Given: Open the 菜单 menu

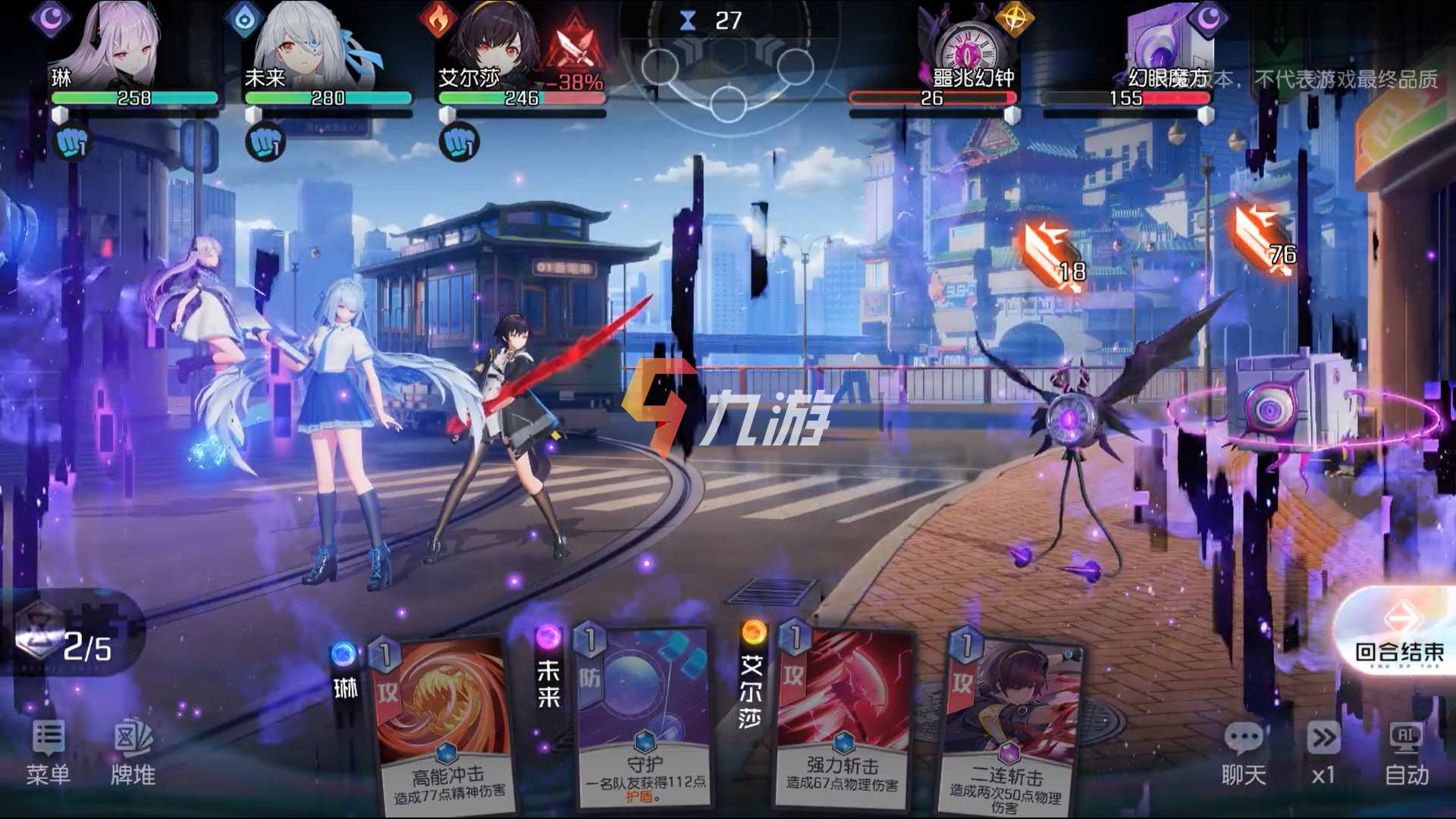Looking at the screenshot, I should tap(48, 751).
